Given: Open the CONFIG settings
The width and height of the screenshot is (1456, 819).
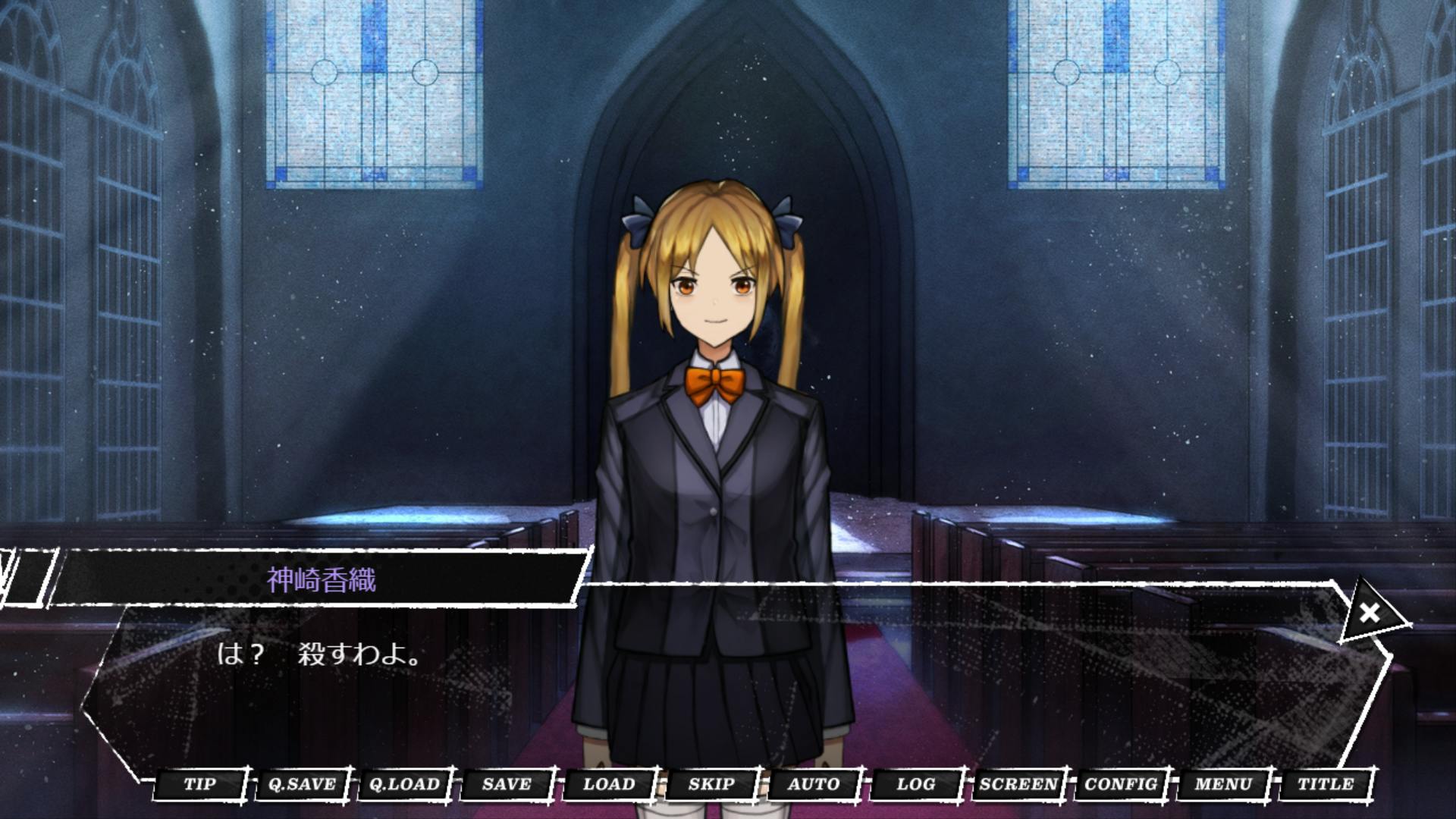Looking at the screenshot, I should 1121,784.
